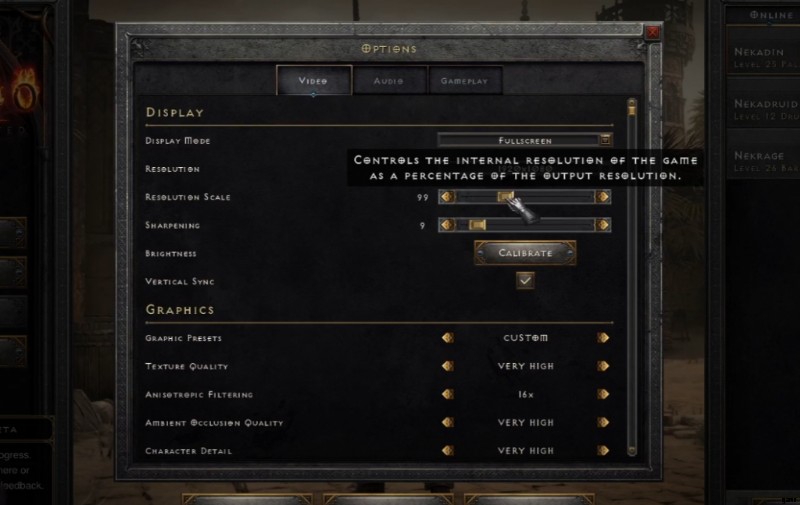Increase Resolution Scale with right arrow
Screen dimensions: 800x505
coord(603,197)
